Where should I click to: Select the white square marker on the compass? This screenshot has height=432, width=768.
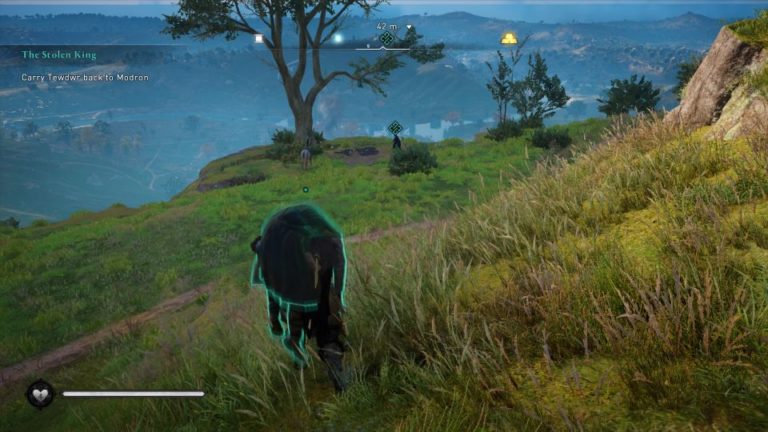tap(258, 39)
